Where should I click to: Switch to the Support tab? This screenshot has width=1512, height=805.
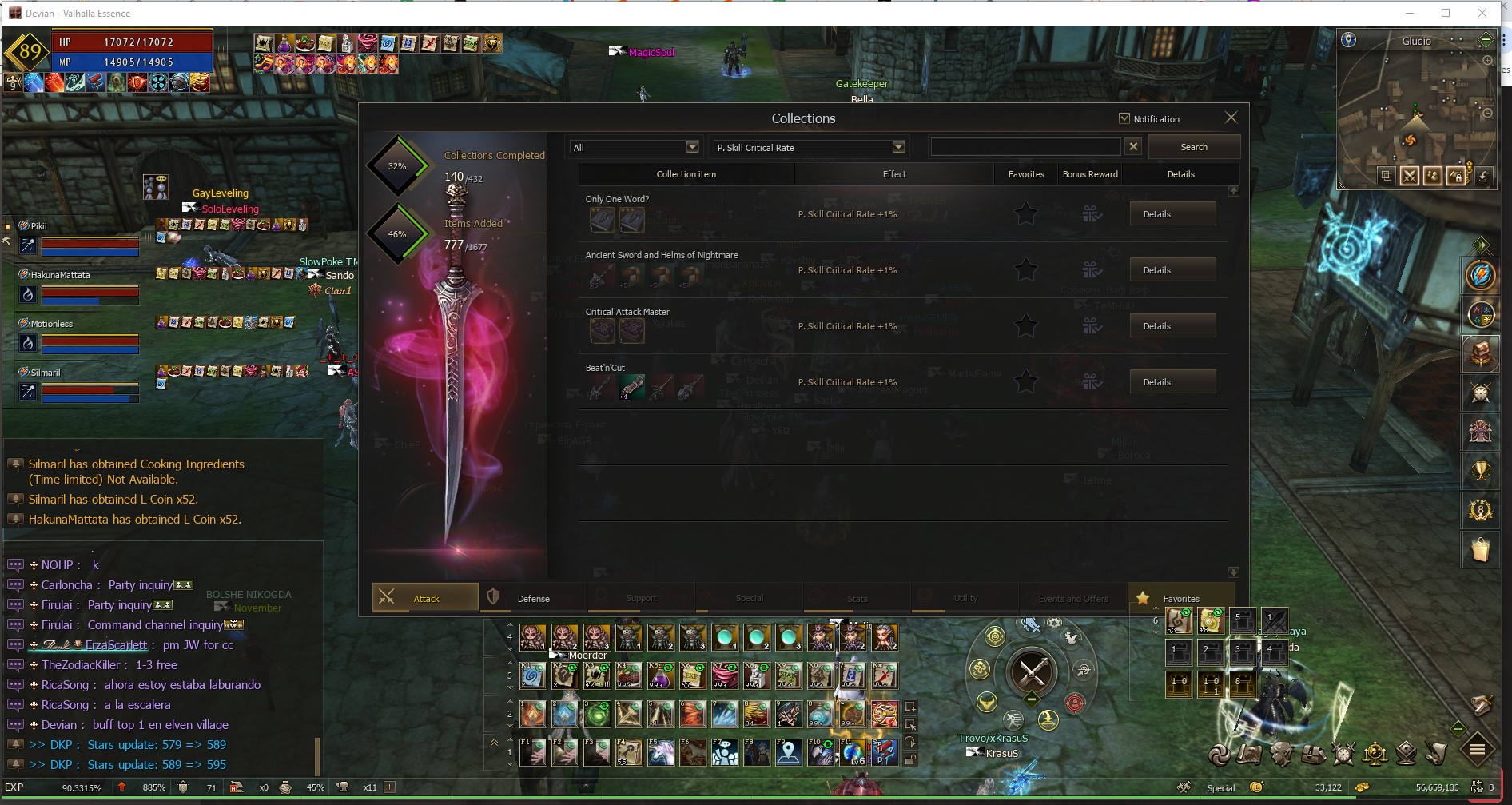[x=641, y=598]
